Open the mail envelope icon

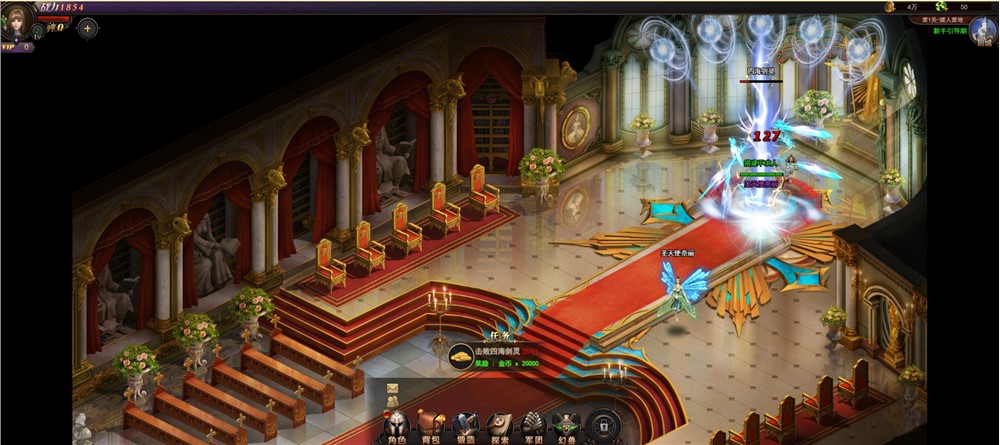click(393, 388)
